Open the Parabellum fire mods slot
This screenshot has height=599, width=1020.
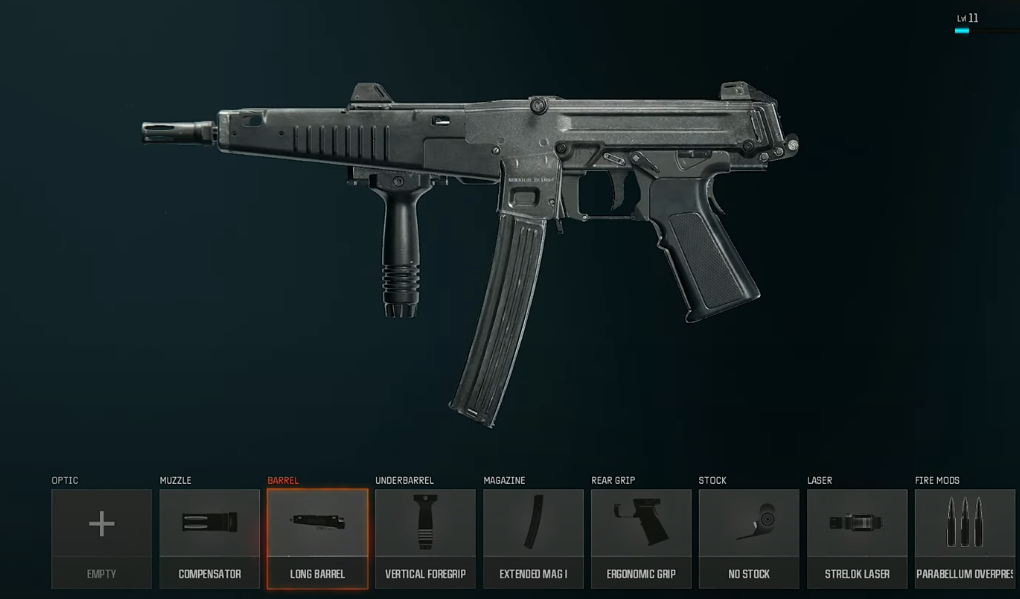tap(965, 538)
